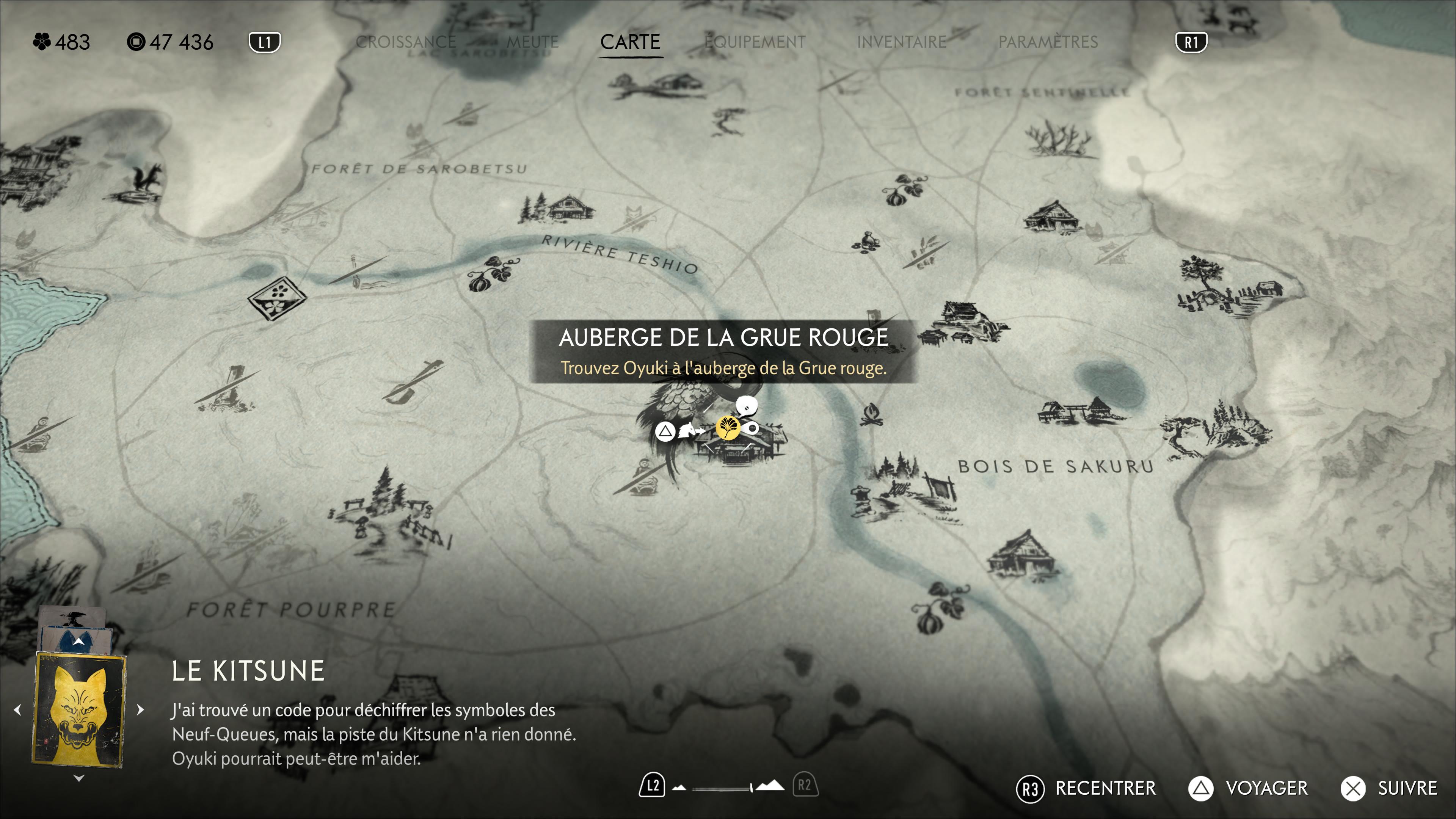Image resolution: width=1456 pixels, height=819 pixels.
Task: Show the next quest with the right arrow
Action: click(x=141, y=709)
